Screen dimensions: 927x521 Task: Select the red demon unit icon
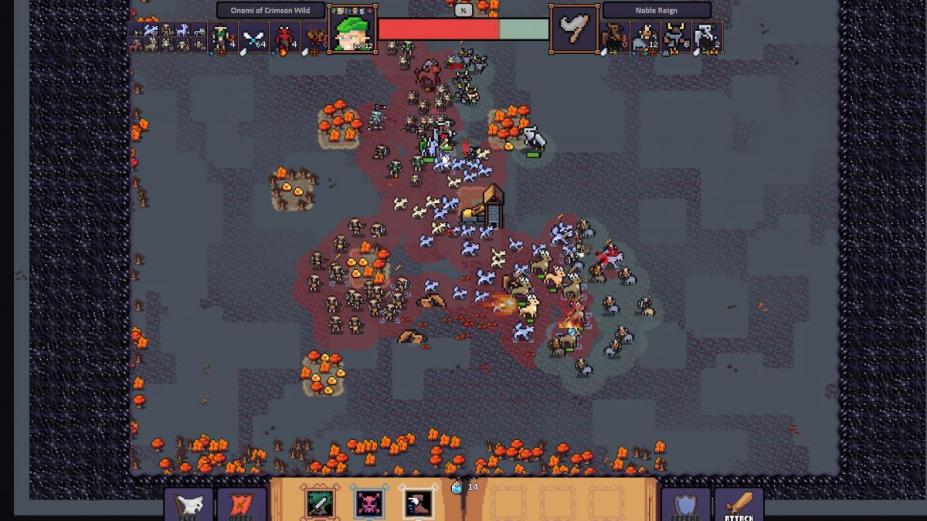point(286,39)
